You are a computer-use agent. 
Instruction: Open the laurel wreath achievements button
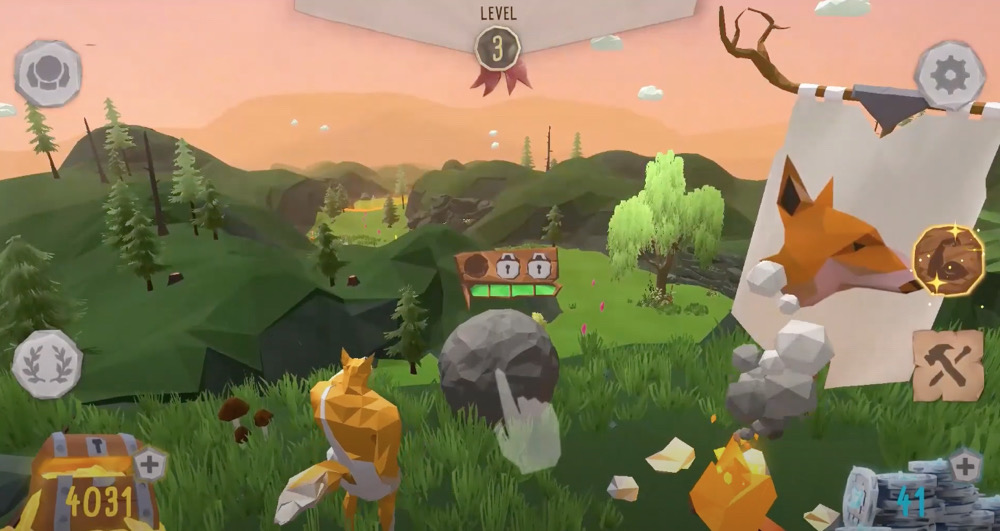tap(46, 364)
